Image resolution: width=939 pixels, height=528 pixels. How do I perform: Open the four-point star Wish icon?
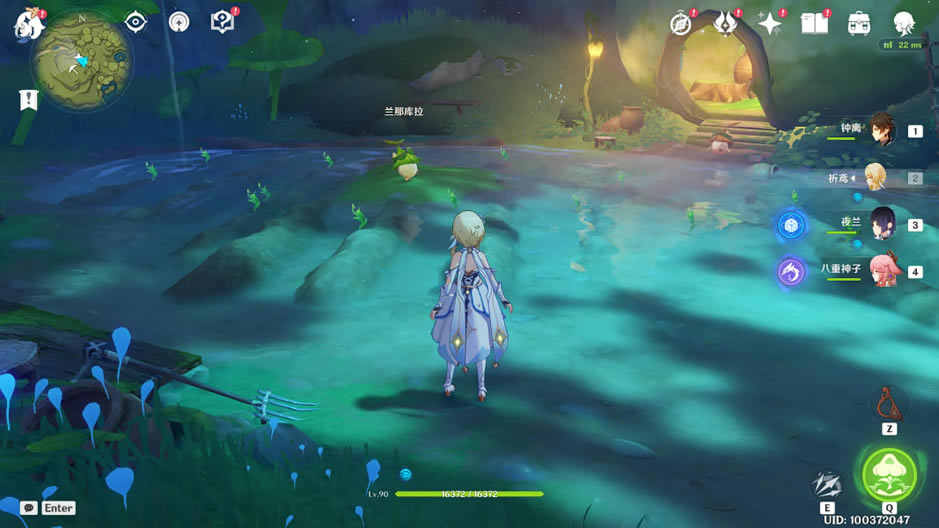coord(770,24)
